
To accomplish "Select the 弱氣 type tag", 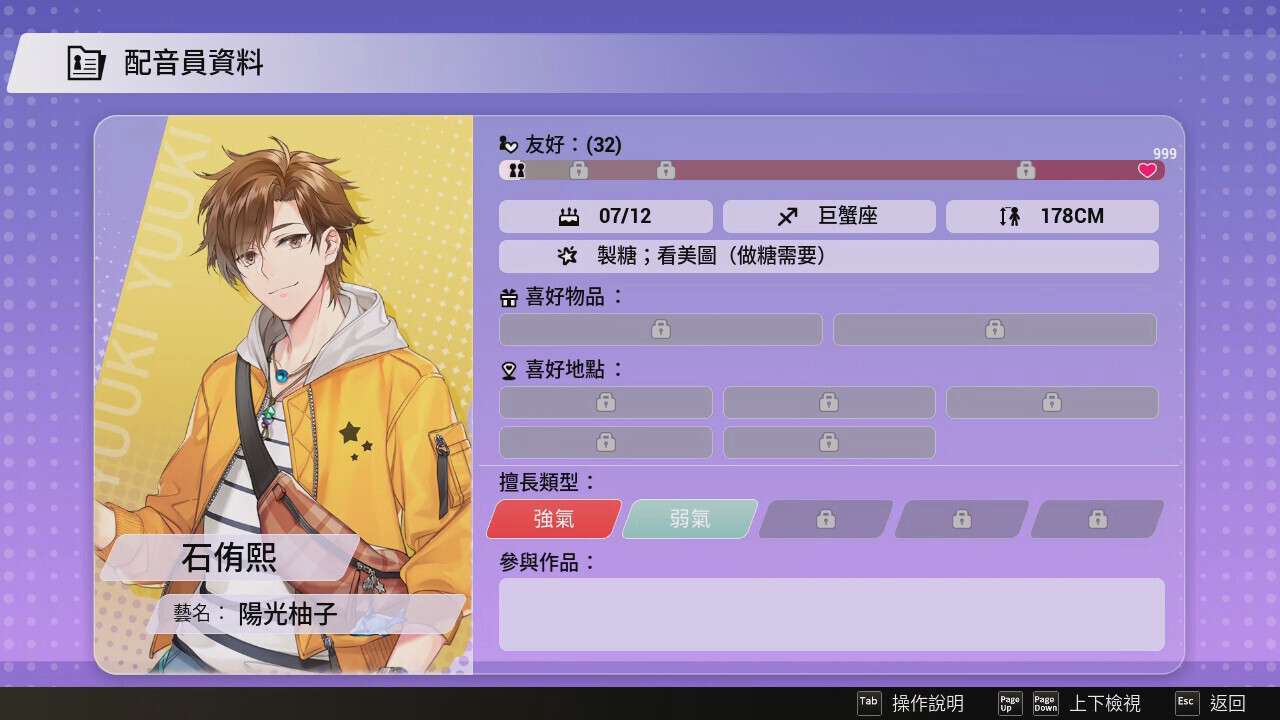I will (x=688, y=519).
